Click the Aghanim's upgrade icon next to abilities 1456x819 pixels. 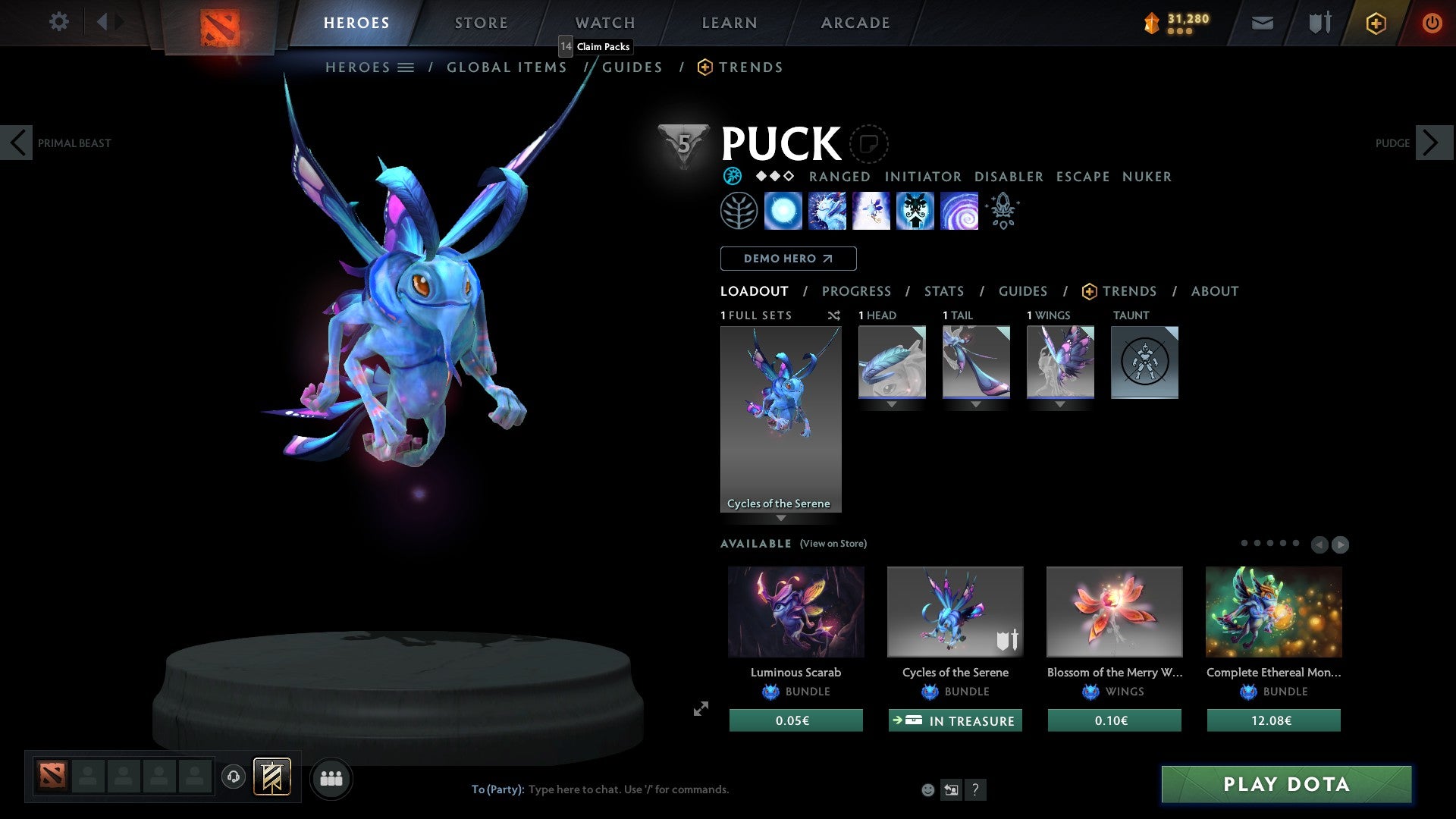1002,211
